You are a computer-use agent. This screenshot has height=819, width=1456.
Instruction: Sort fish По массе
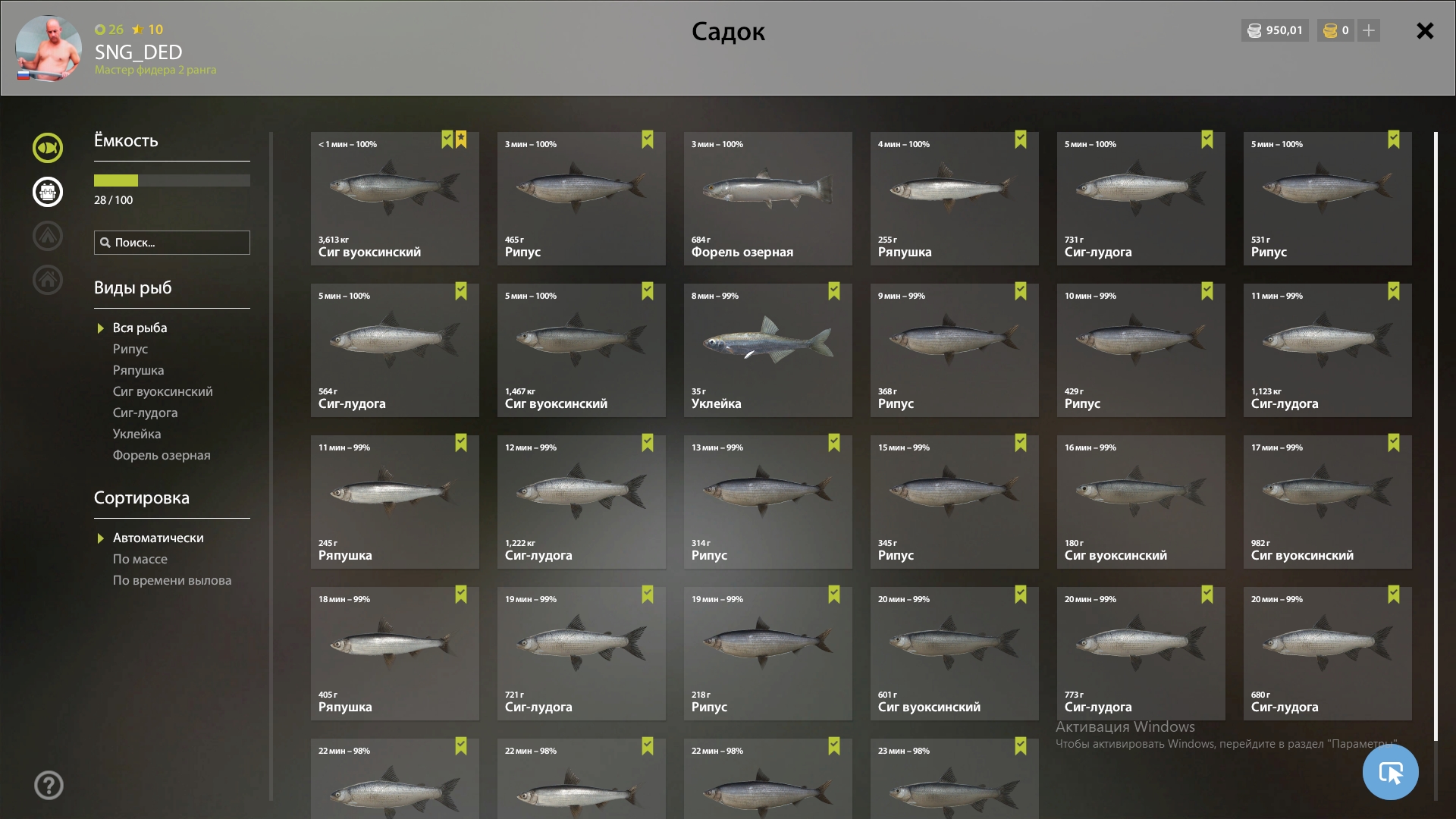tap(140, 559)
